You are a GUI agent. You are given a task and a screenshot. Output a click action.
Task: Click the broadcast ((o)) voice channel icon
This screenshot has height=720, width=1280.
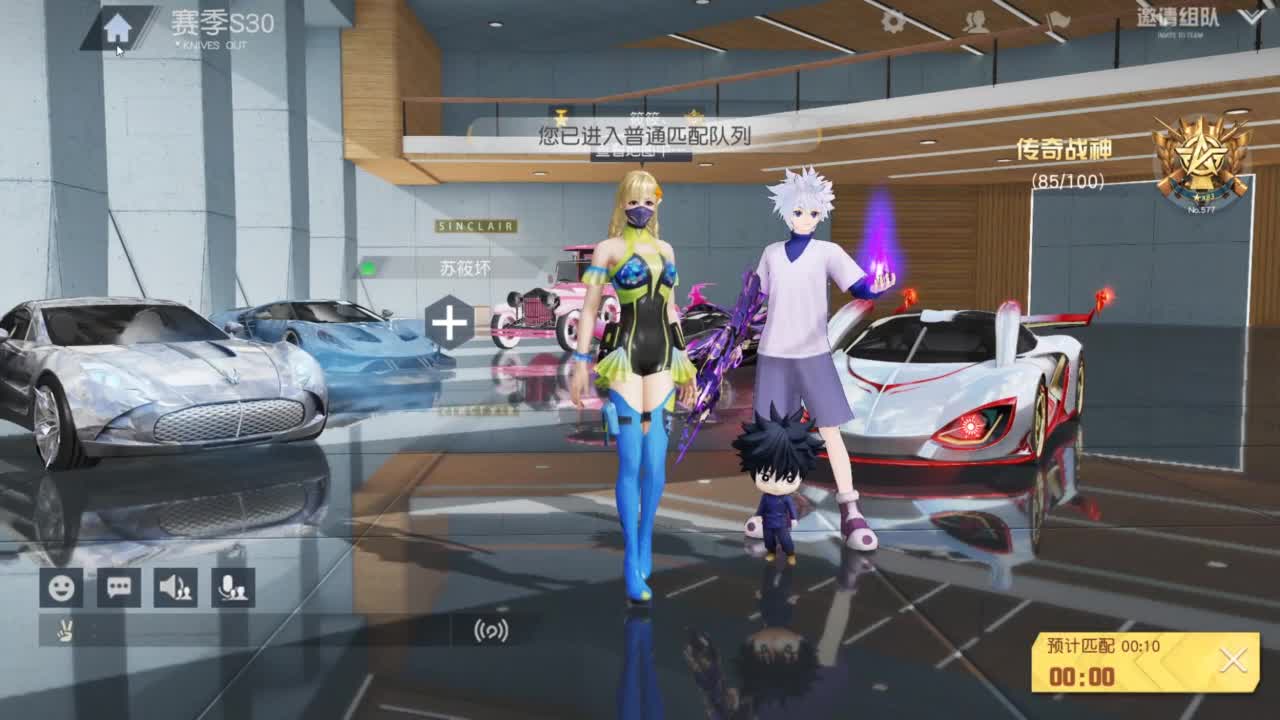489,632
